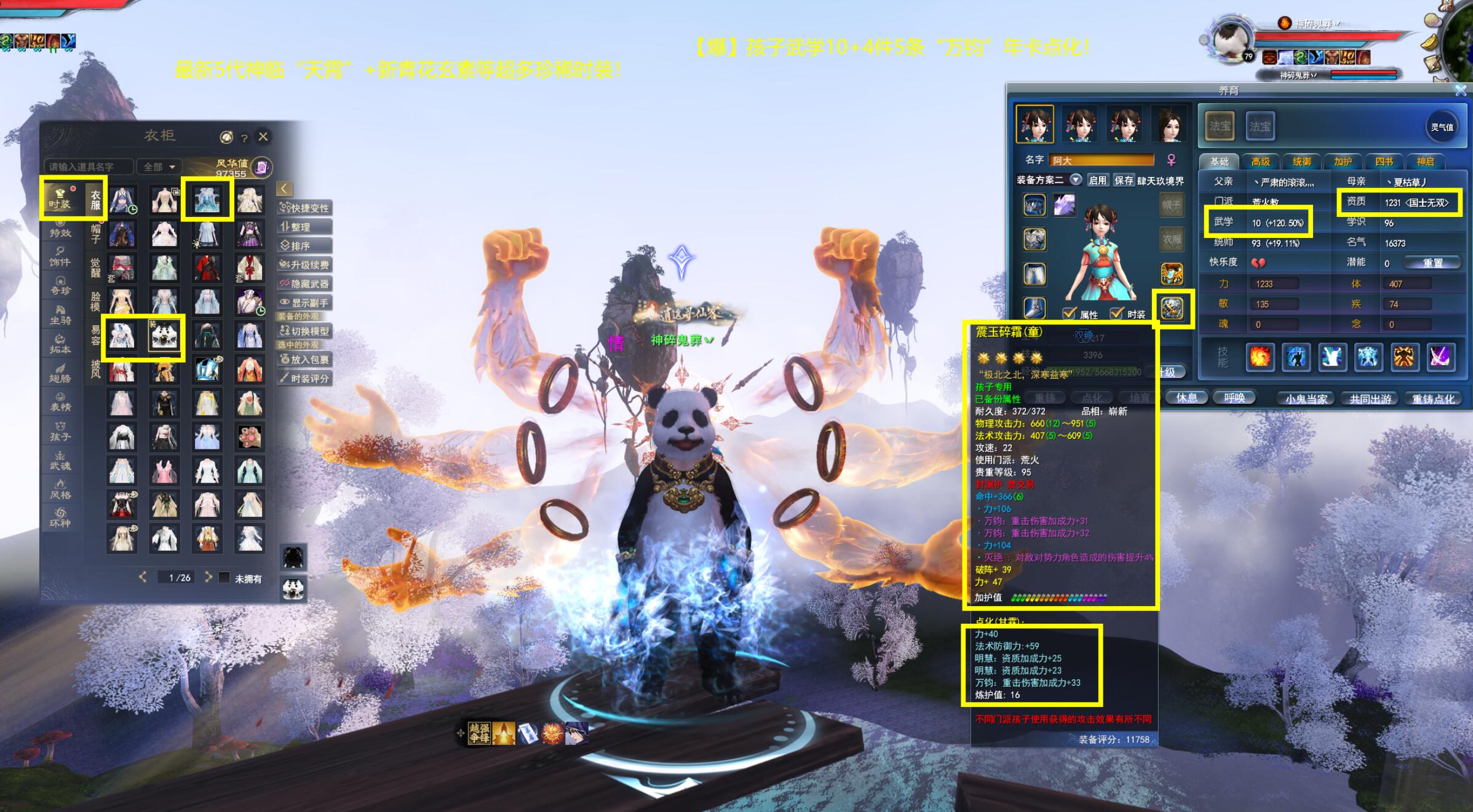This screenshot has width=1473, height=812.
Task: Toggle the 隐藏武器 hide weapon option
Action: (305, 284)
